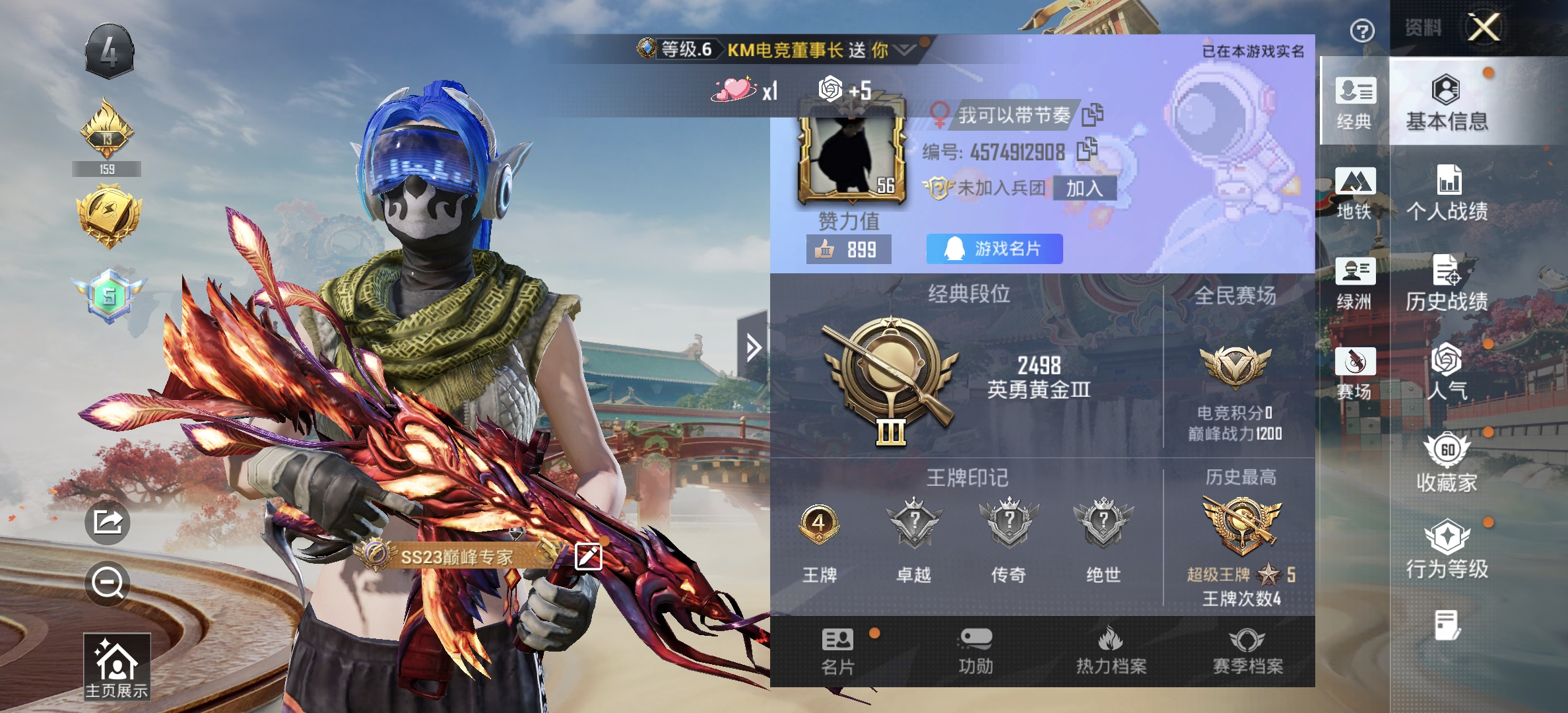Expand the KM电竞董事长 gift message chevron

point(905,50)
